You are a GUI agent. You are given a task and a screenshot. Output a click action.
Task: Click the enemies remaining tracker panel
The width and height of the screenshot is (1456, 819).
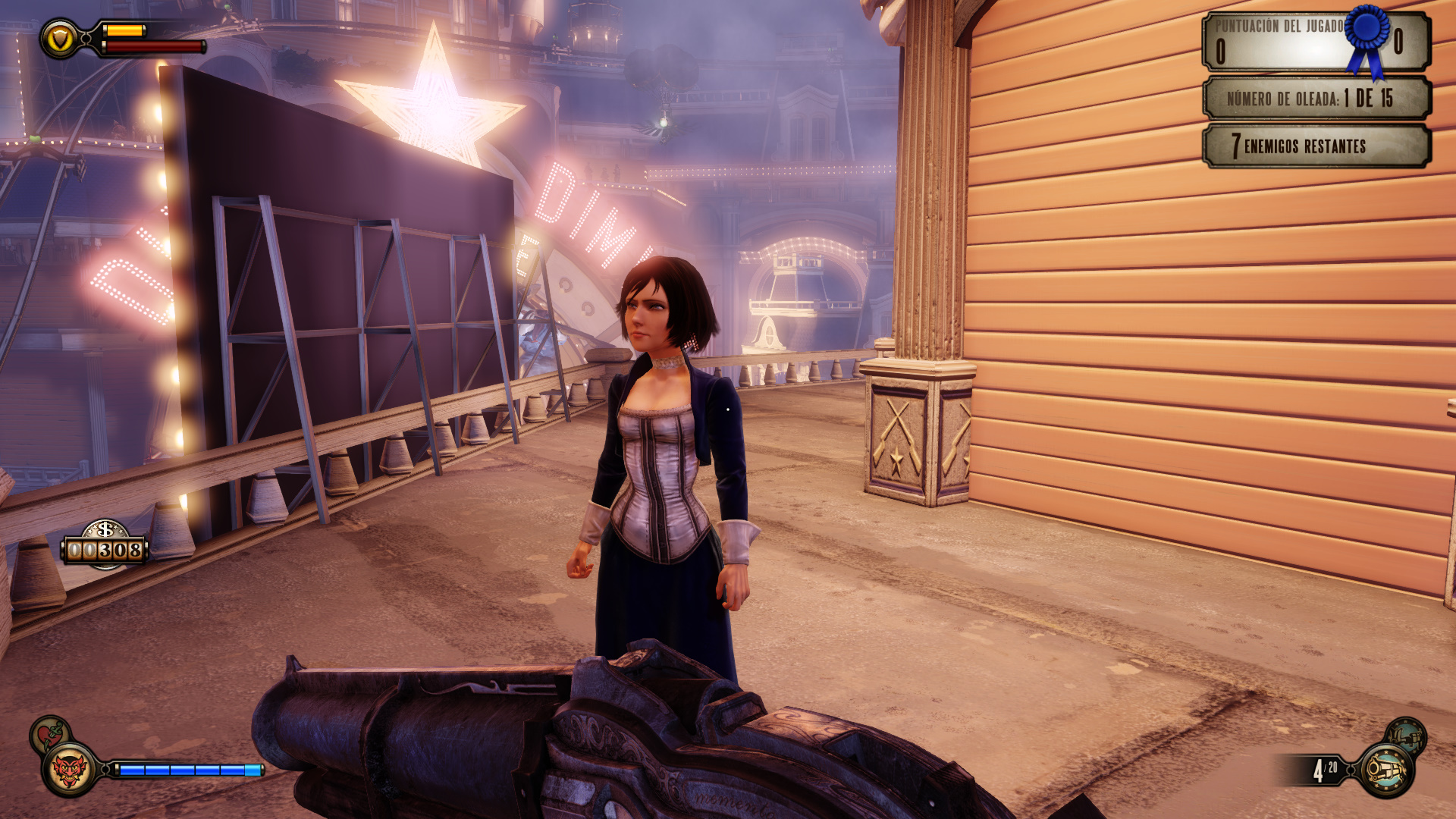coord(1316,146)
